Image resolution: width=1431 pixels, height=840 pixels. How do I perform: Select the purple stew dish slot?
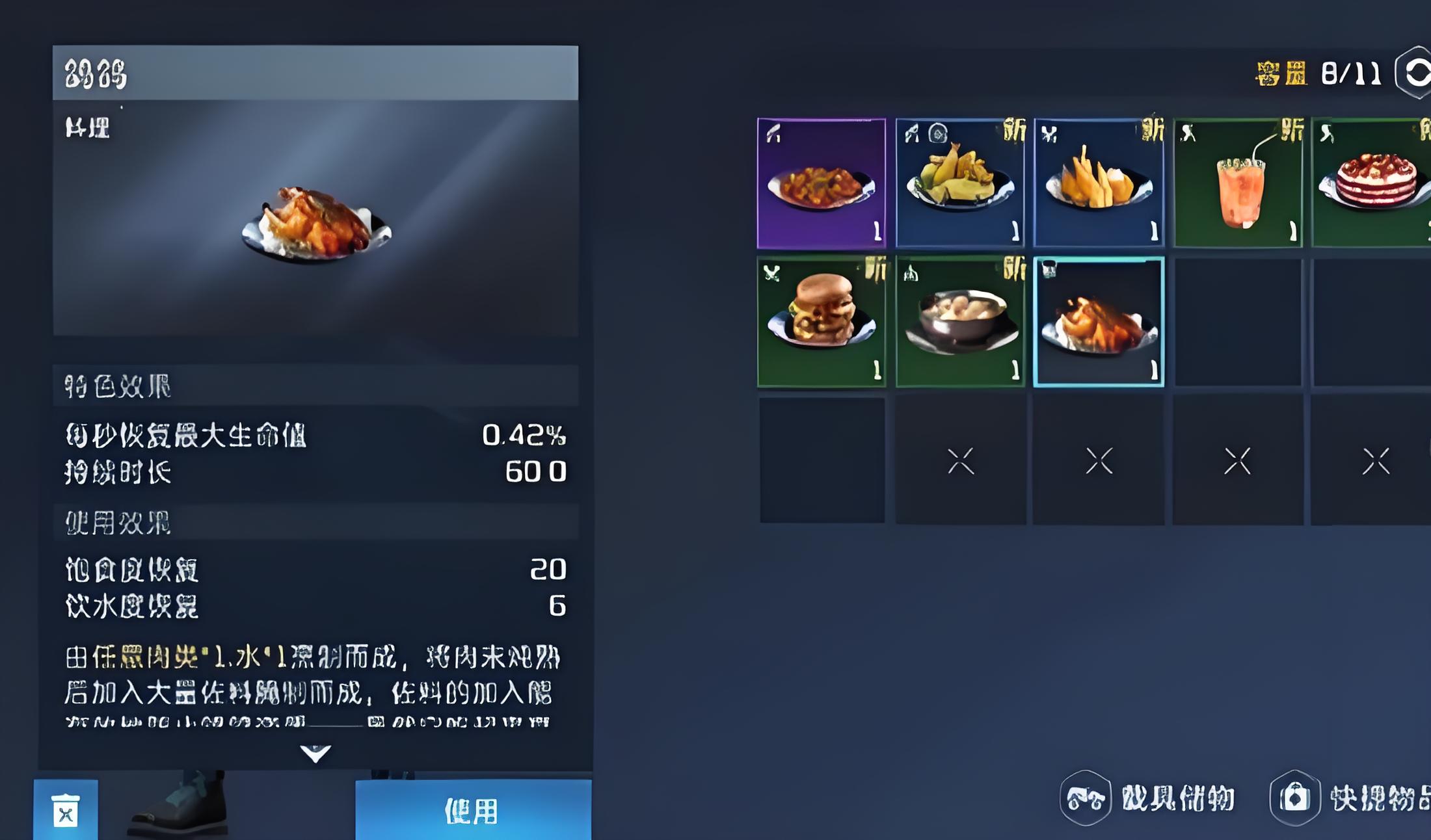822,183
